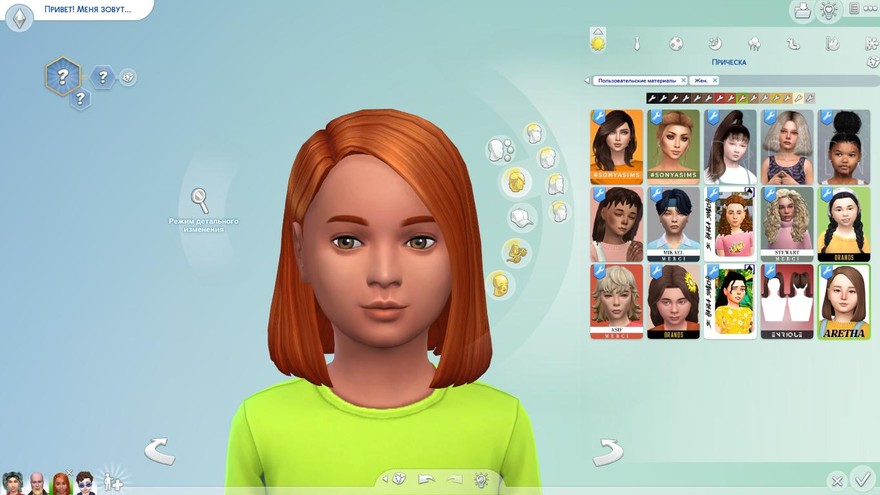Confirm the sim with the checkmark button
Viewport: 880px width, 495px height.
863,480
